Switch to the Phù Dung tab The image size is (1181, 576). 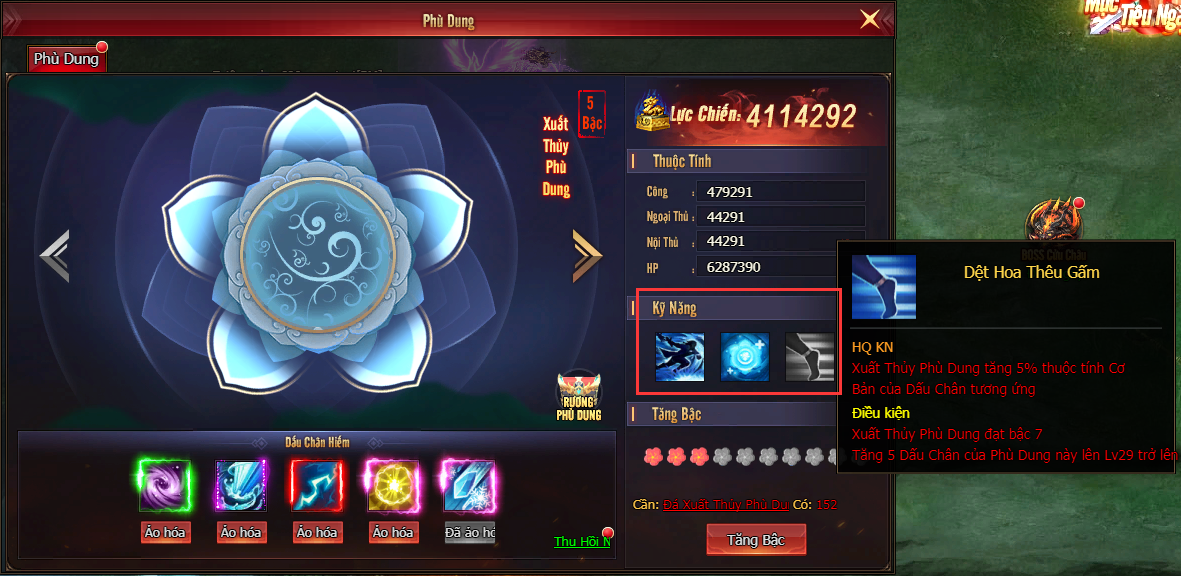pyautogui.click(x=66, y=59)
